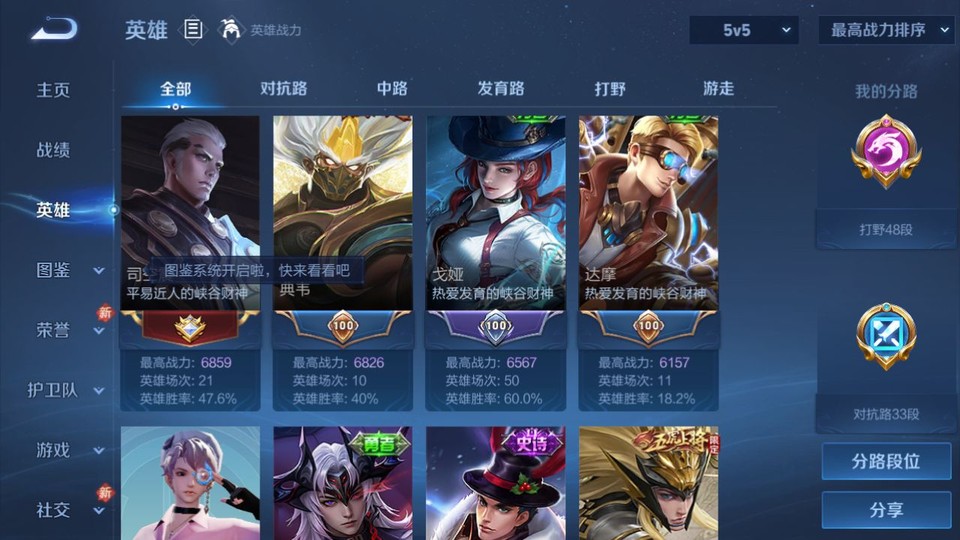Open the 战绩 match record menu

54,150
